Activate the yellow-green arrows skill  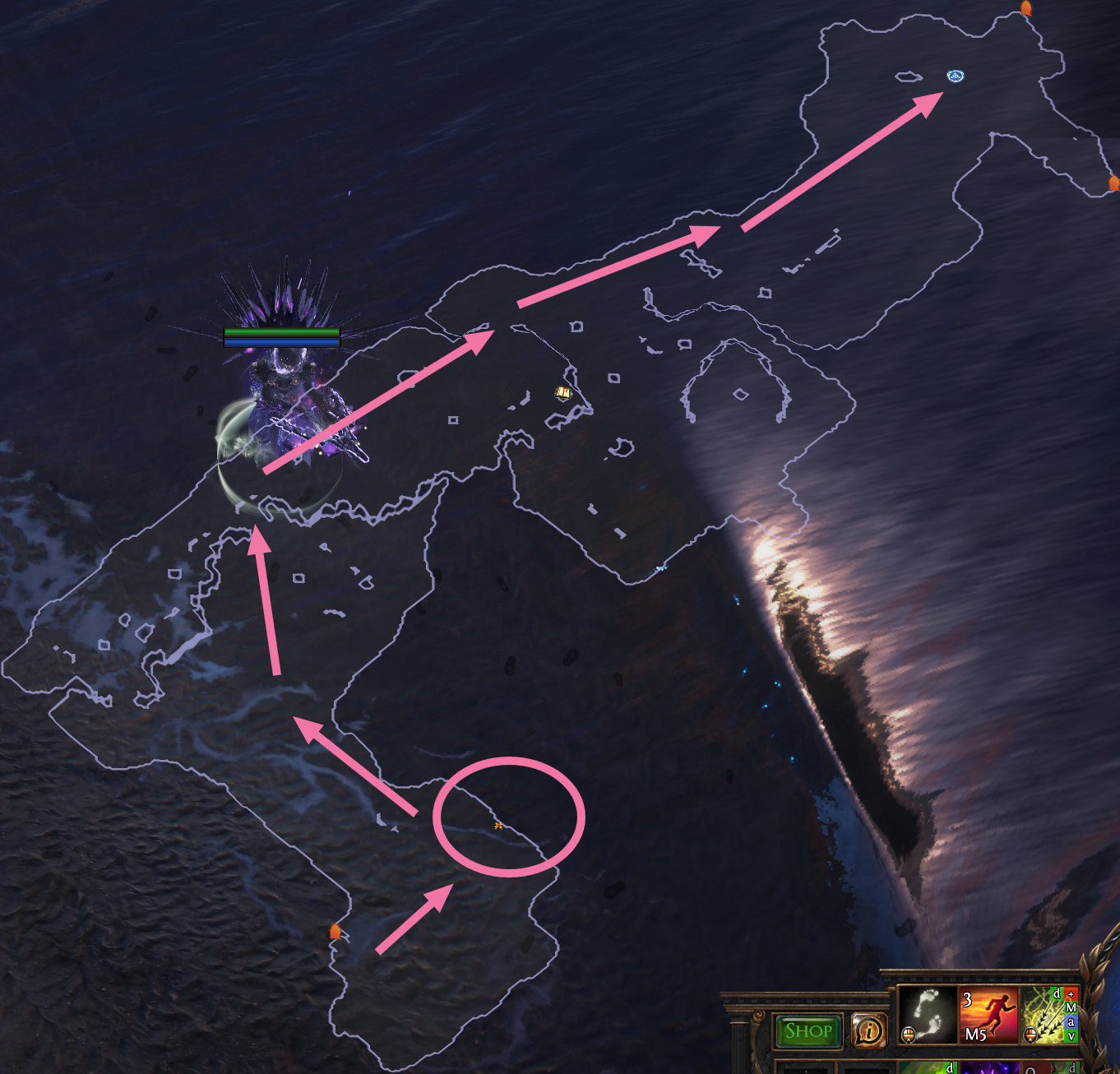tap(1044, 1015)
